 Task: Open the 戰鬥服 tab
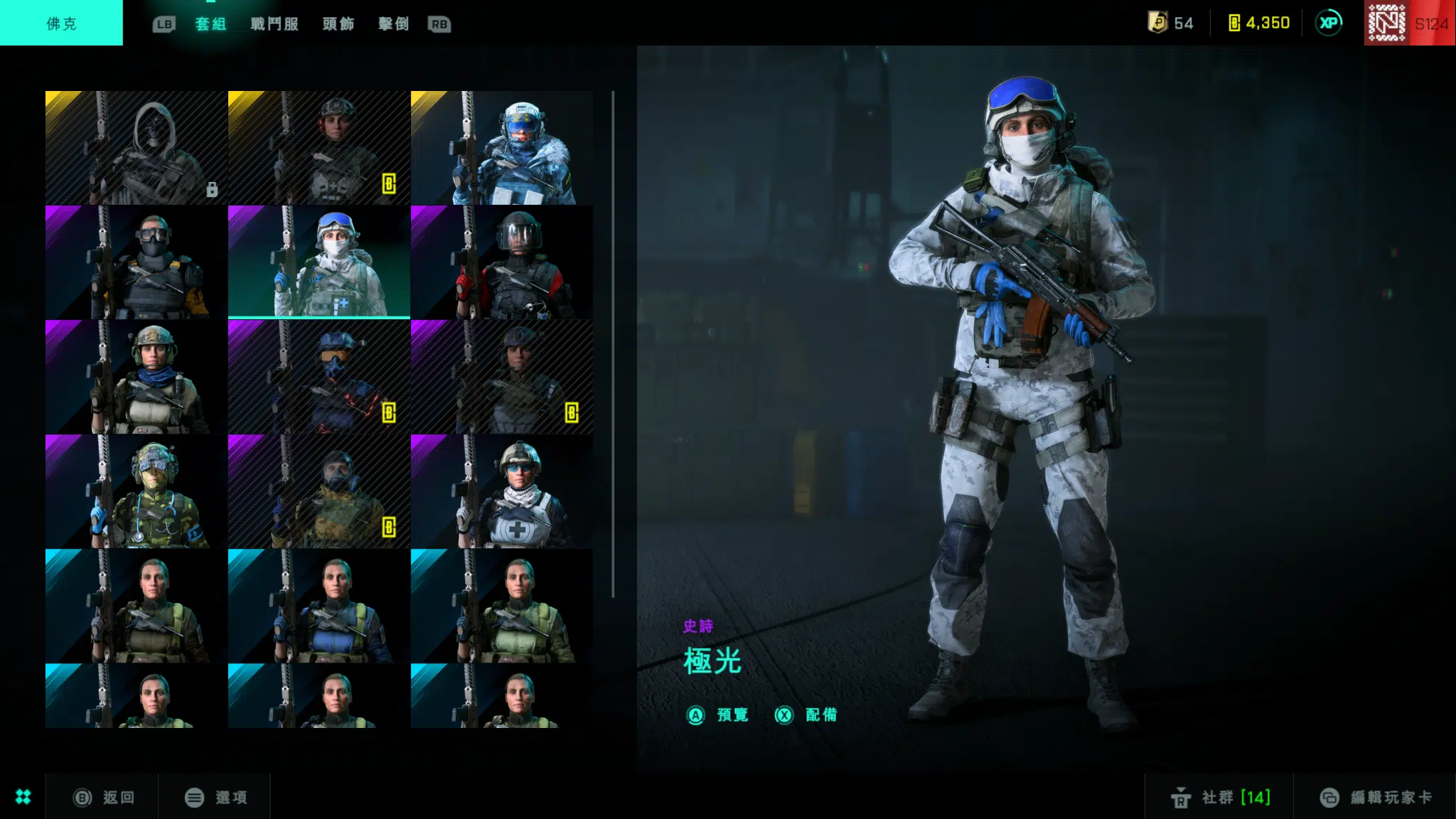(x=274, y=24)
